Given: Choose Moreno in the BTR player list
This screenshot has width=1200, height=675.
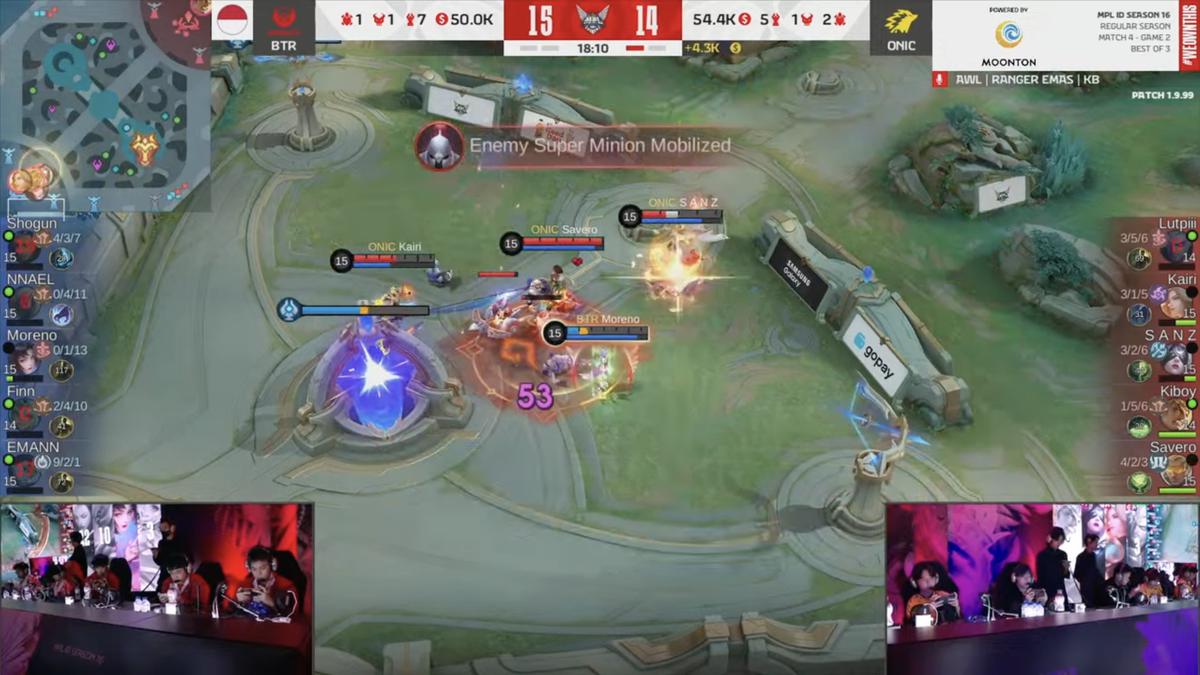Looking at the screenshot, I should click(38, 356).
